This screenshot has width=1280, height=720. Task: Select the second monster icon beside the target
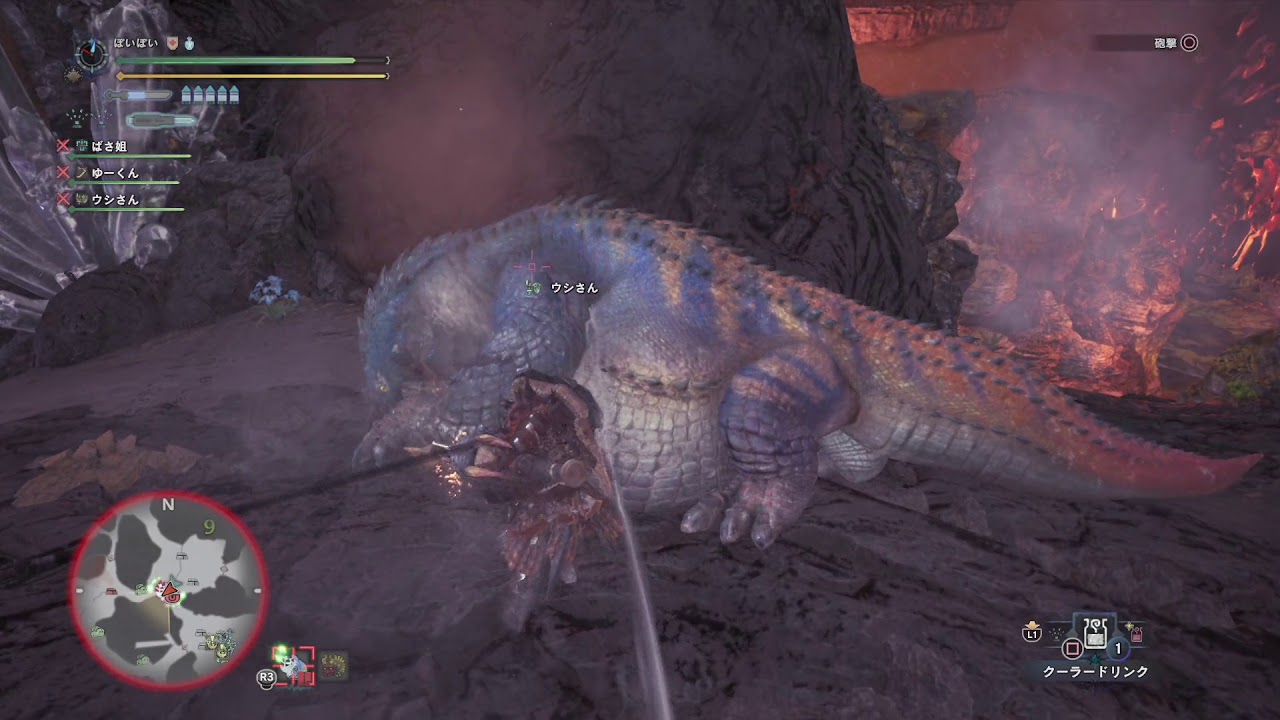[x=333, y=666]
